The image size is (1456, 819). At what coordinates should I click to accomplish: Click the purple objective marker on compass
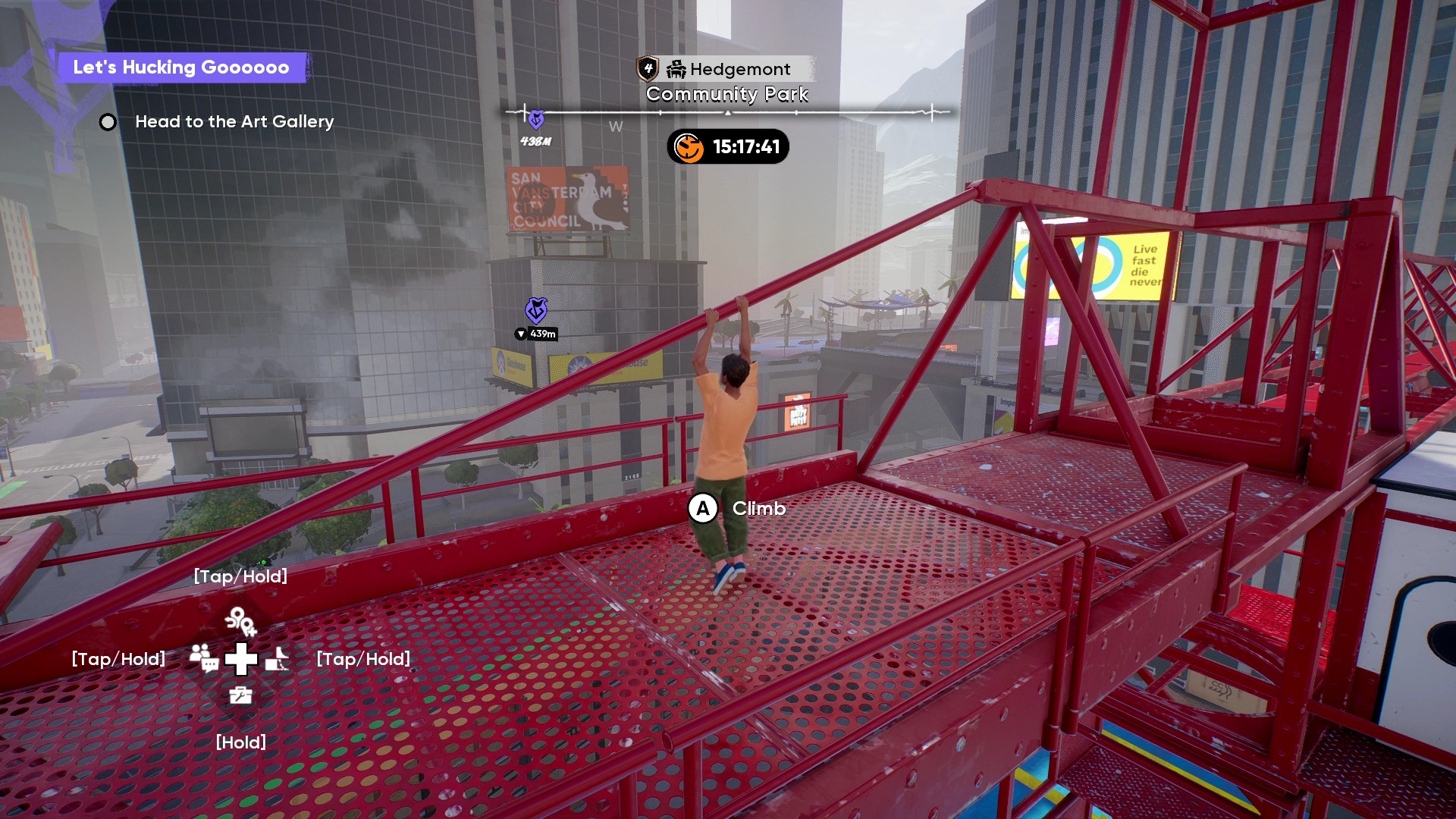(536, 119)
